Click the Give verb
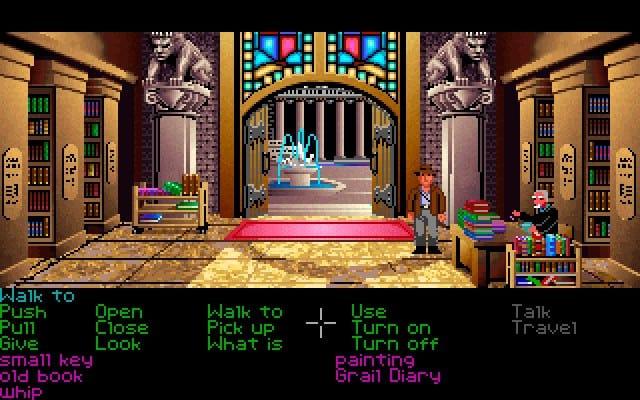The image size is (640, 400). (x=20, y=344)
